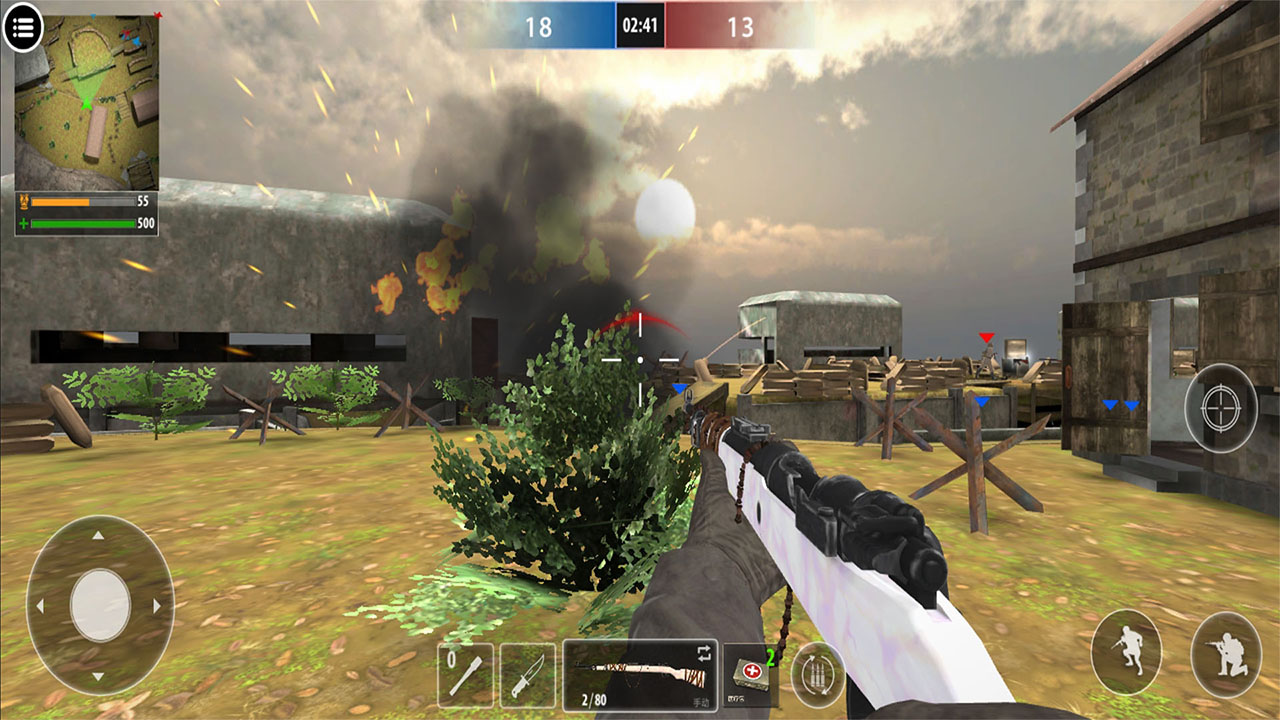
Task: Aim down sights with crosshair button
Action: [1221, 407]
